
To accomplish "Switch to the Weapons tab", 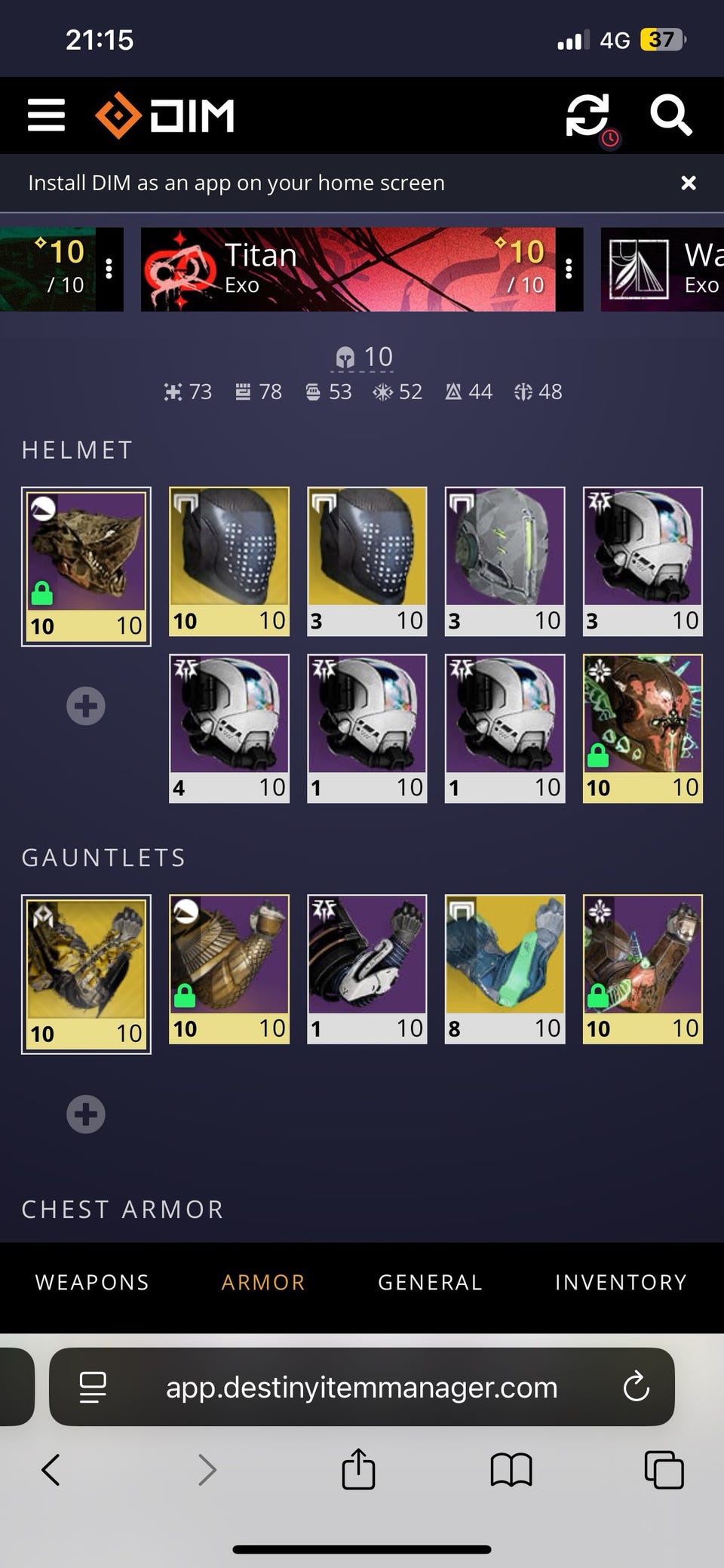I will click(x=92, y=1282).
